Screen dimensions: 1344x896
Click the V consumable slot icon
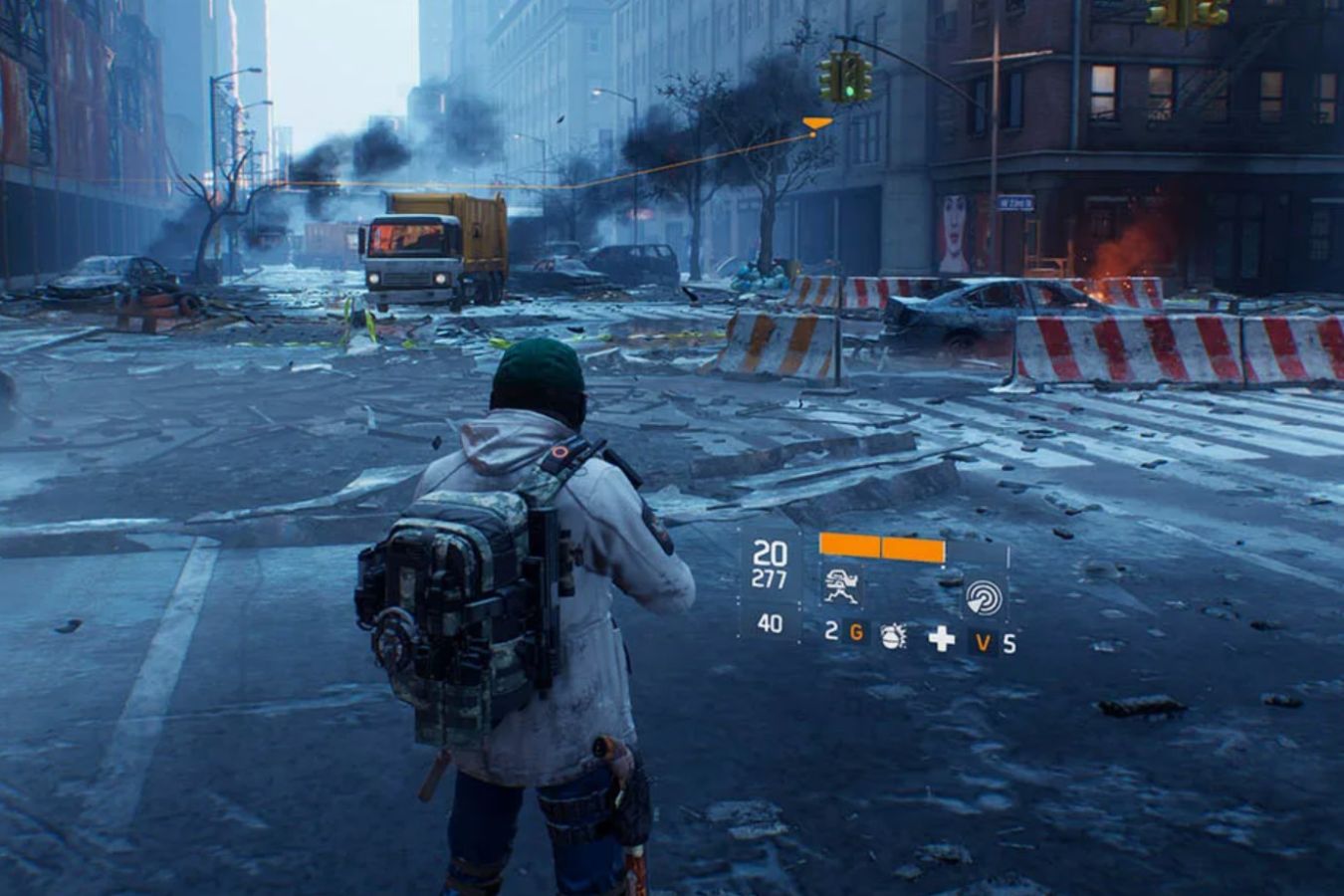click(x=982, y=640)
